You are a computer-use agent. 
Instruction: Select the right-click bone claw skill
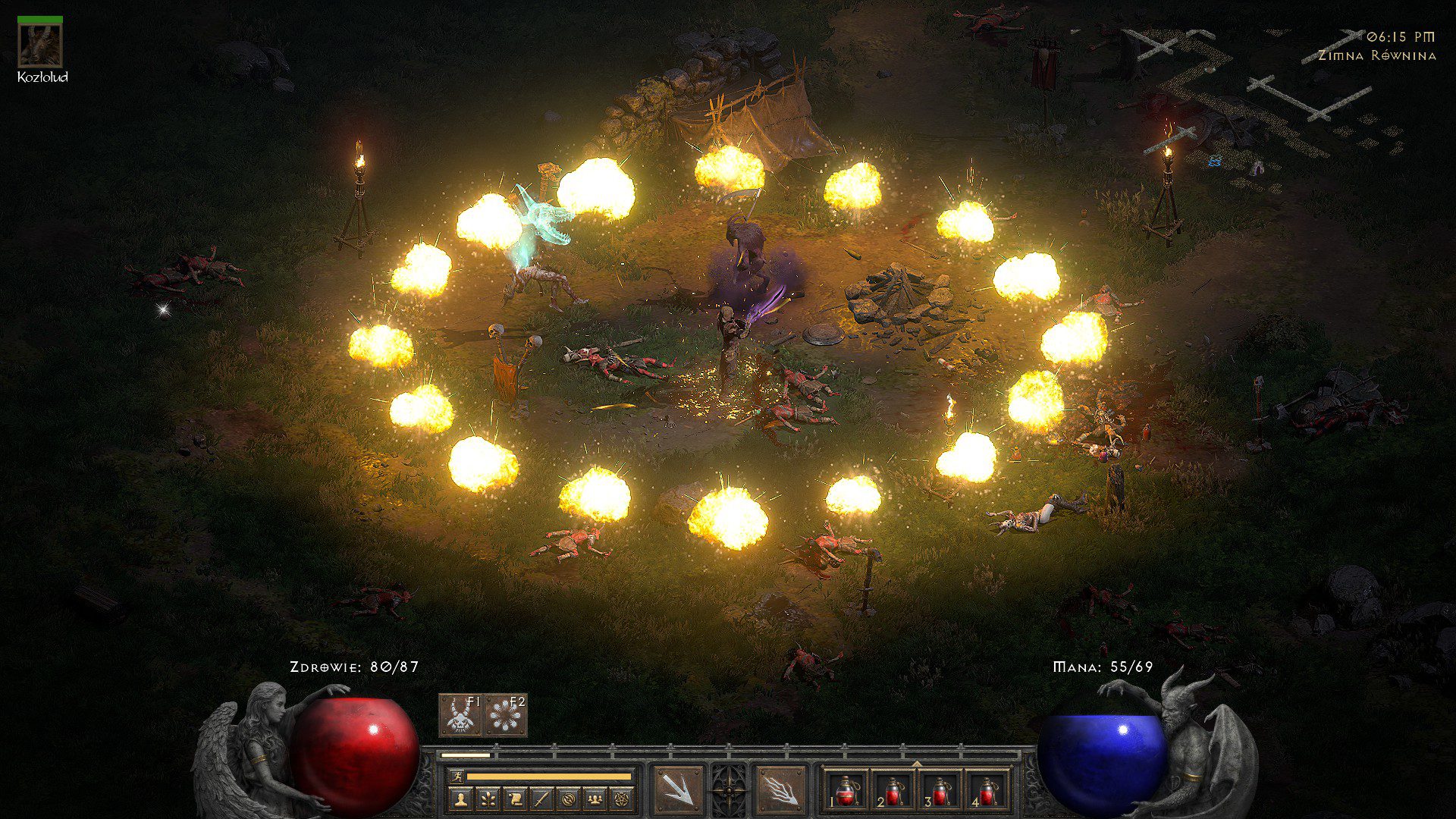tap(780, 790)
